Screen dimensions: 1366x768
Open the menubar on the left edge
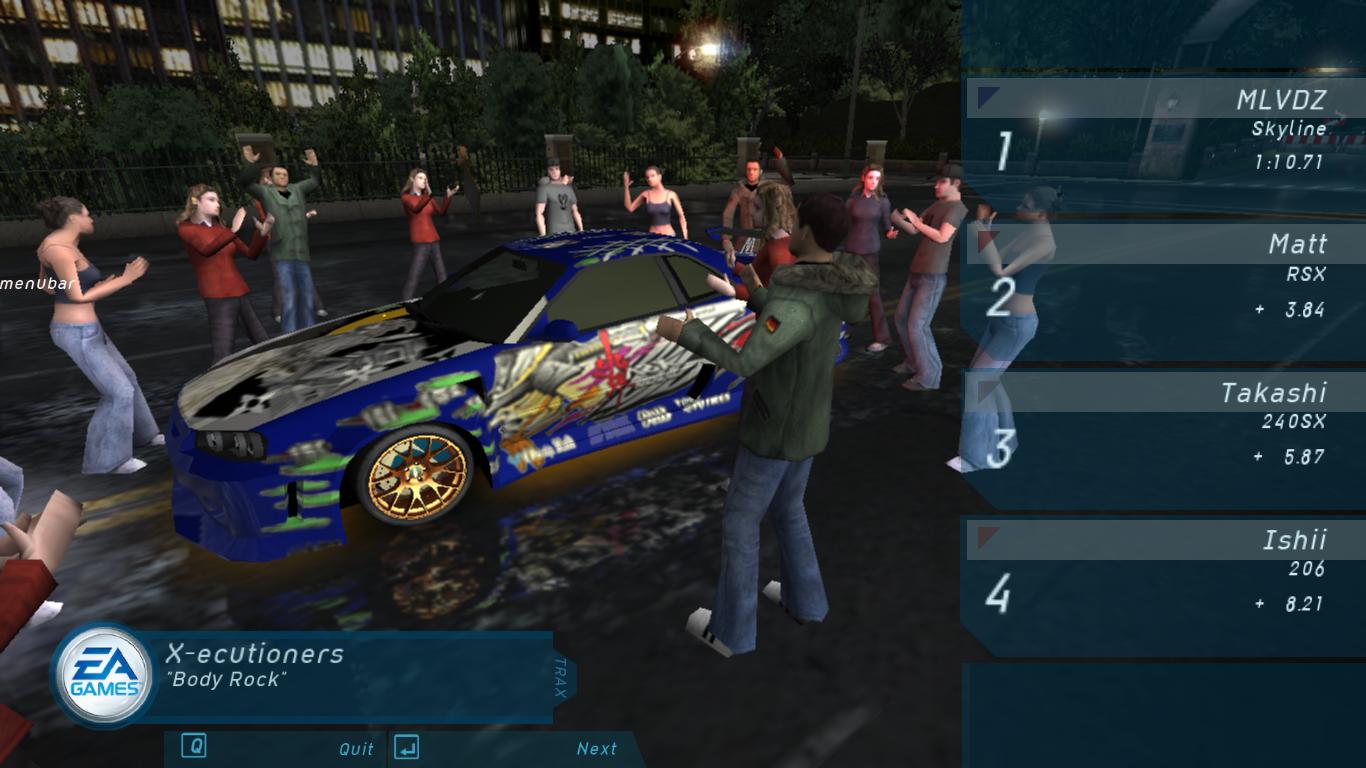pos(37,284)
